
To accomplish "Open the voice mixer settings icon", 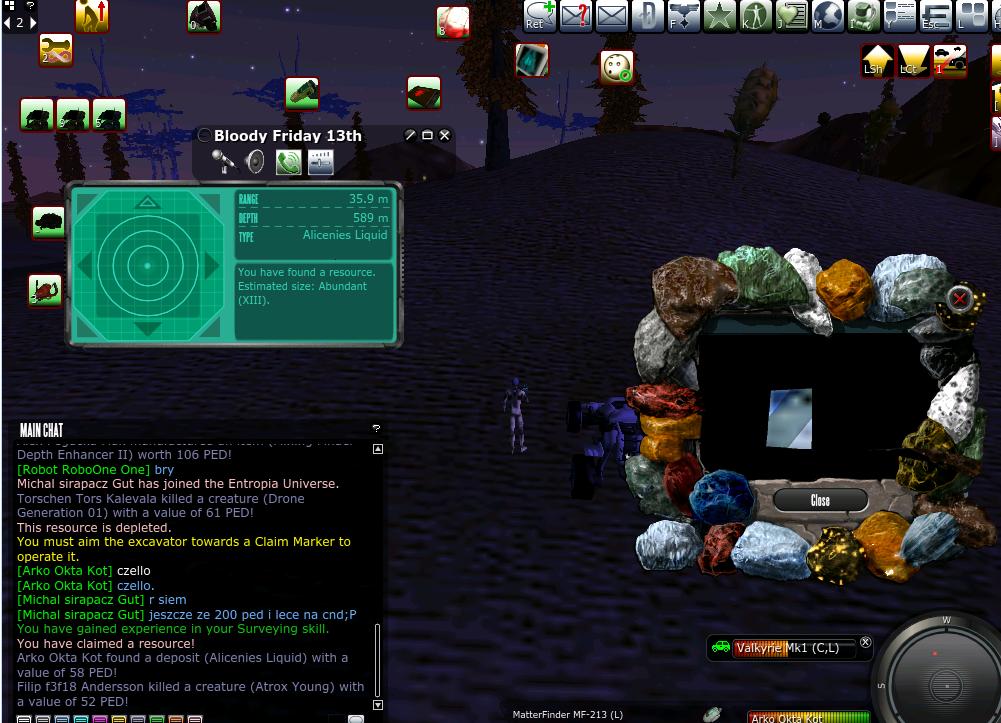I will point(321,161).
